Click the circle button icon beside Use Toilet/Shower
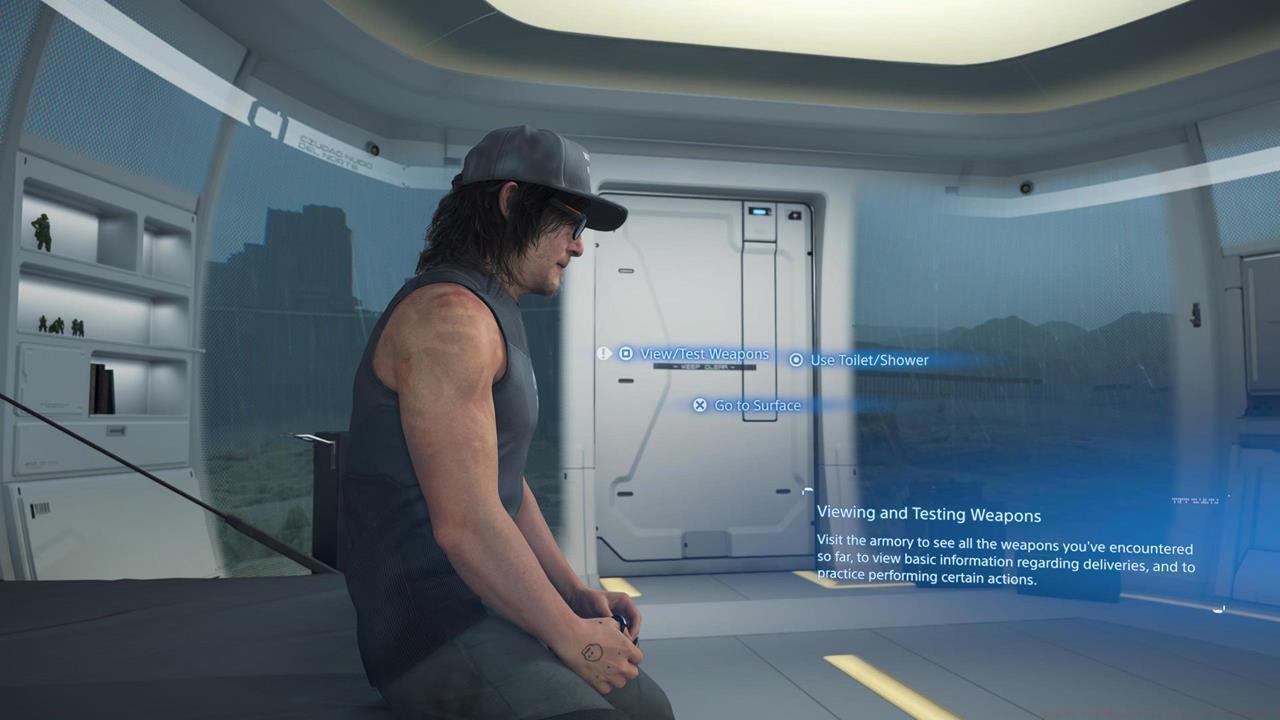Image resolution: width=1280 pixels, height=720 pixels. tap(796, 360)
